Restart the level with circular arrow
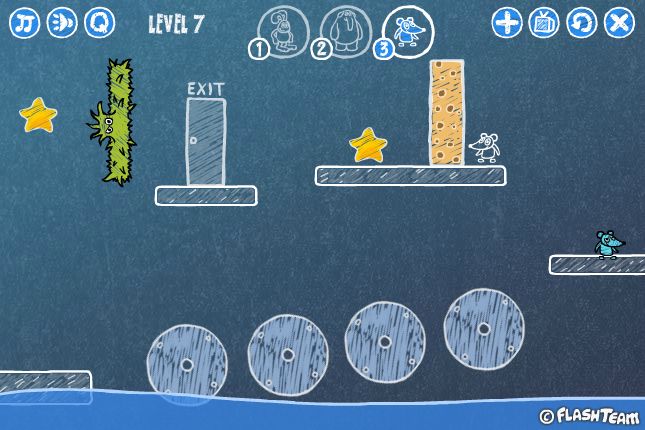 (x=582, y=22)
